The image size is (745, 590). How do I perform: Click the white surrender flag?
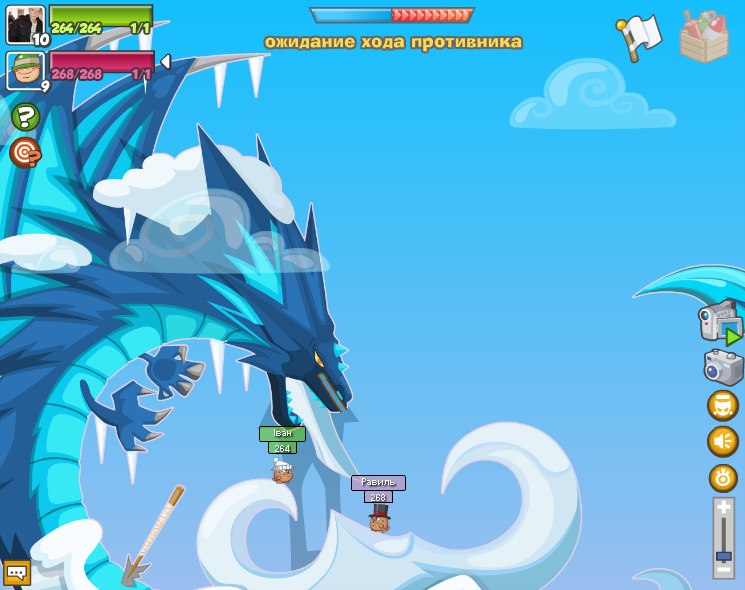(x=639, y=36)
